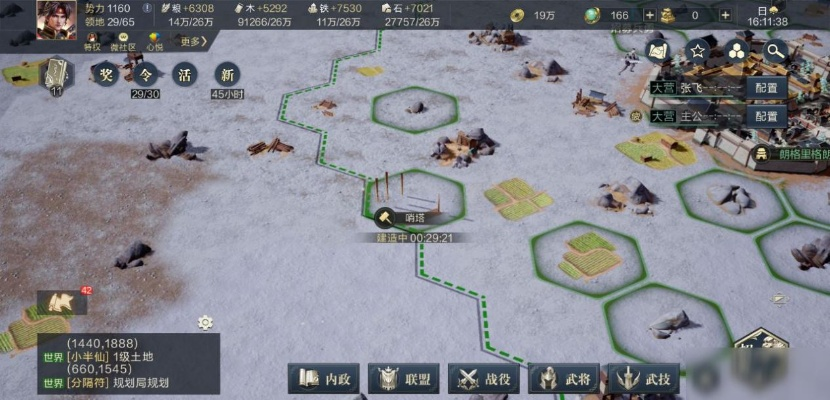Open the 新 new events button
Screen dimensions: 830x400
[x=227, y=74]
